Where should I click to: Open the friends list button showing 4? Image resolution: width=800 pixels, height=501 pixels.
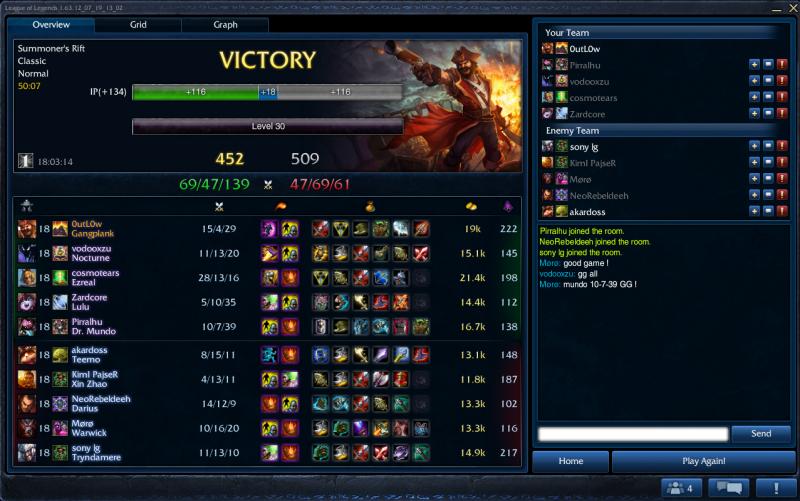(x=679, y=488)
